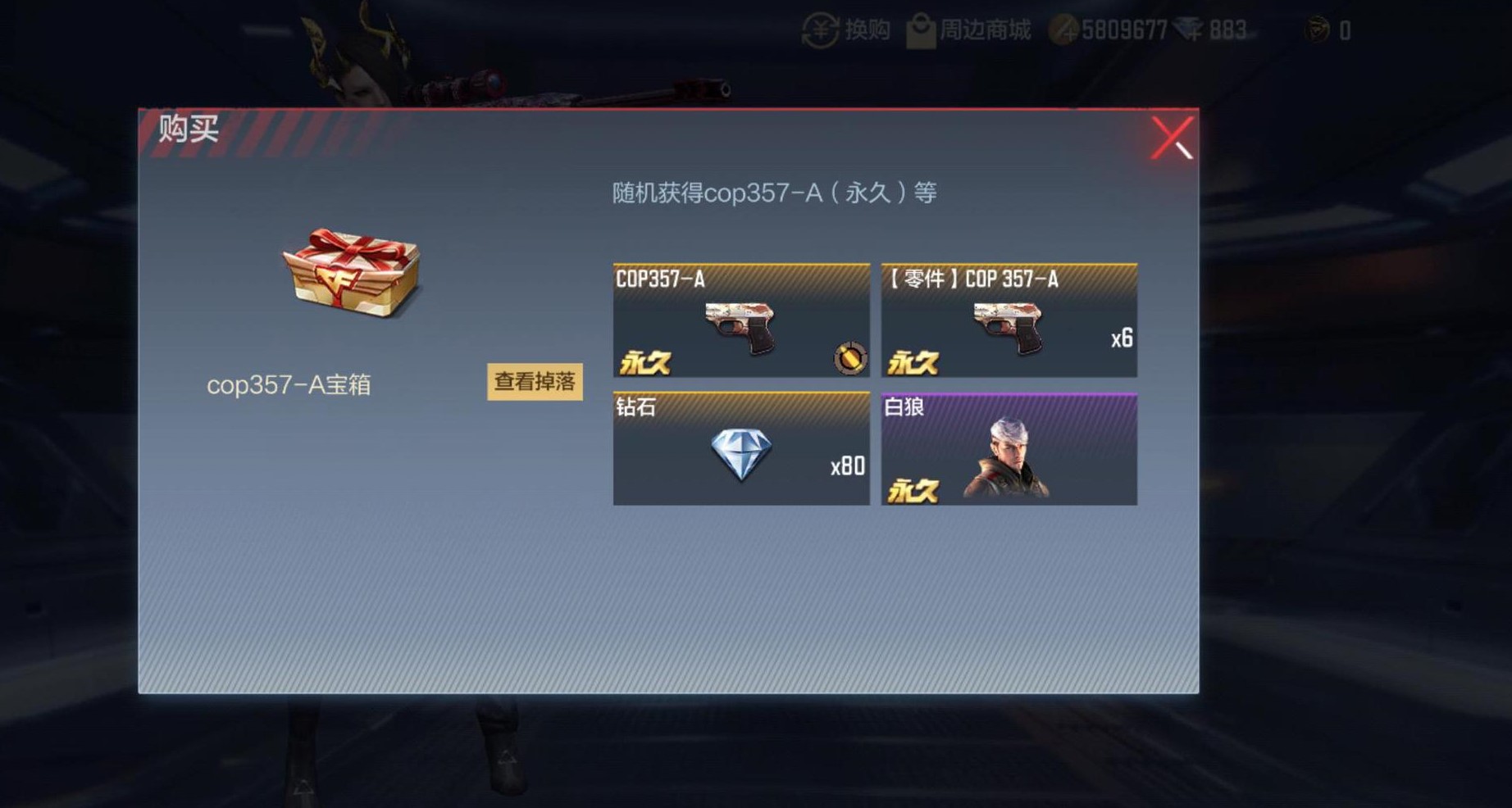Select the 【零件】COP 357-A parts card
This screenshot has height=808, width=1512.
(x=1009, y=320)
